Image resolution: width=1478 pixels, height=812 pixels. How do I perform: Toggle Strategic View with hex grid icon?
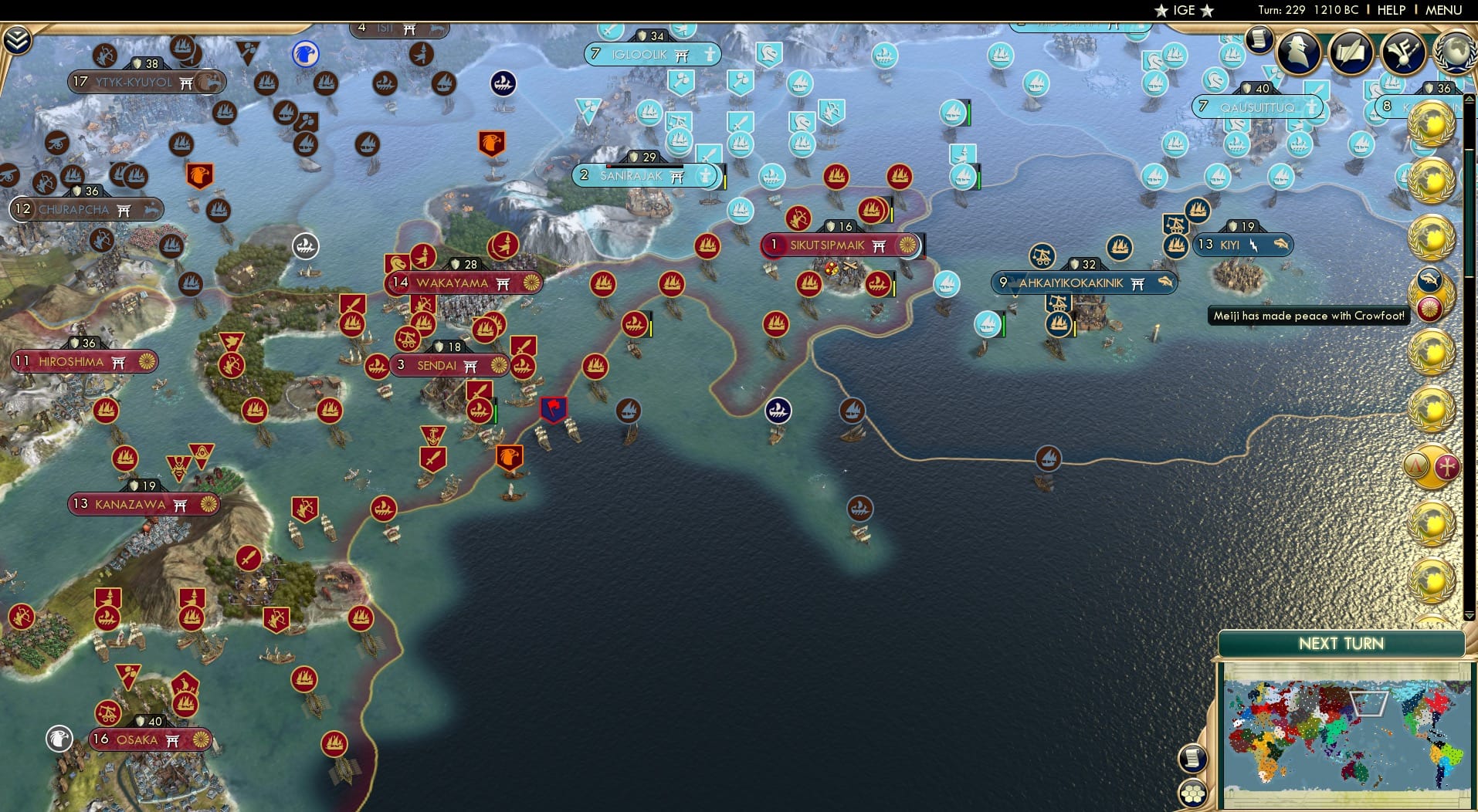(x=1193, y=793)
